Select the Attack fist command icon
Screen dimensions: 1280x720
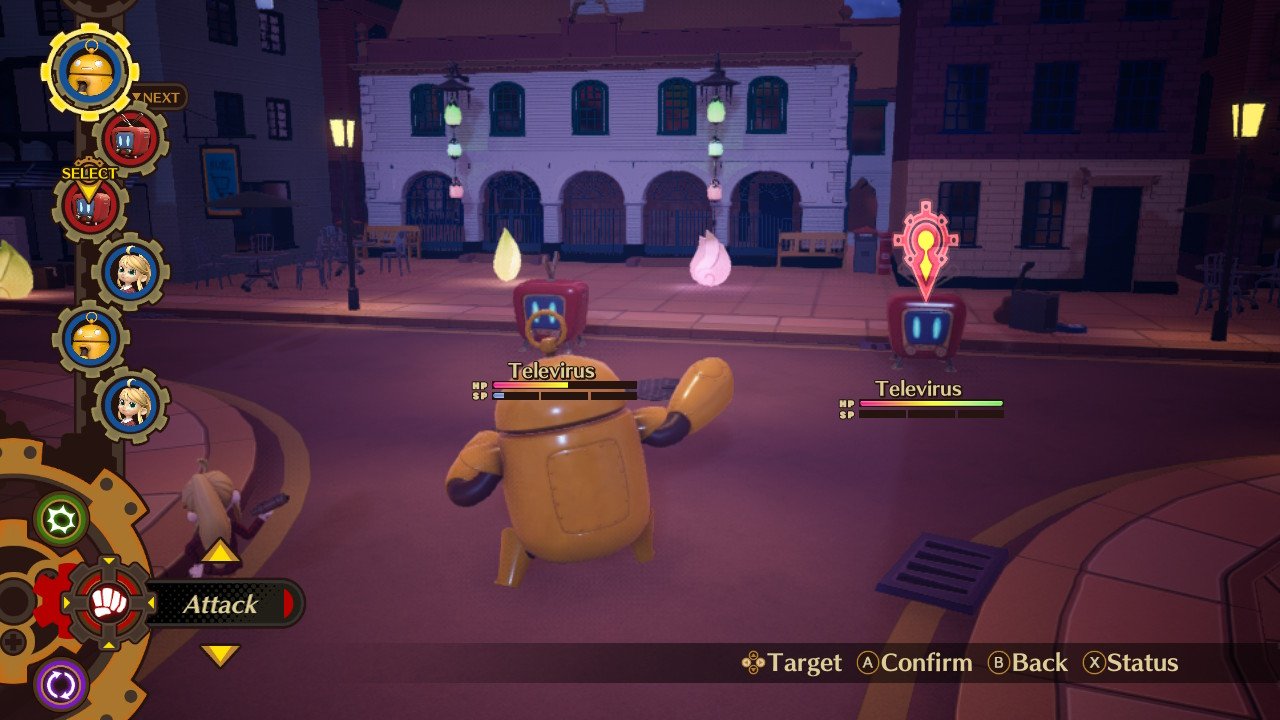[107, 603]
